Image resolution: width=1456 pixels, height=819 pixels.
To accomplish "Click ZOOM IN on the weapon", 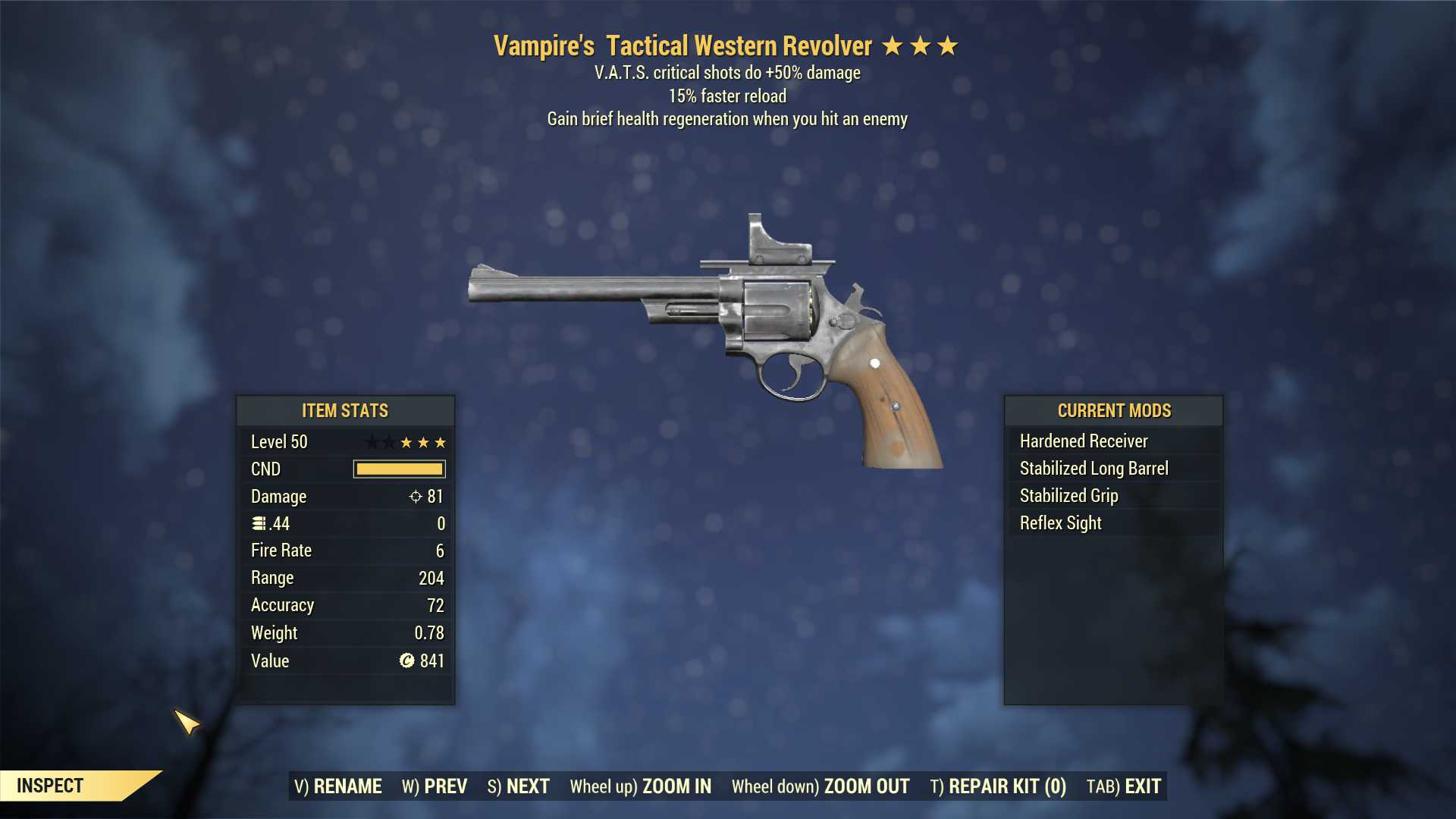I will [641, 786].
